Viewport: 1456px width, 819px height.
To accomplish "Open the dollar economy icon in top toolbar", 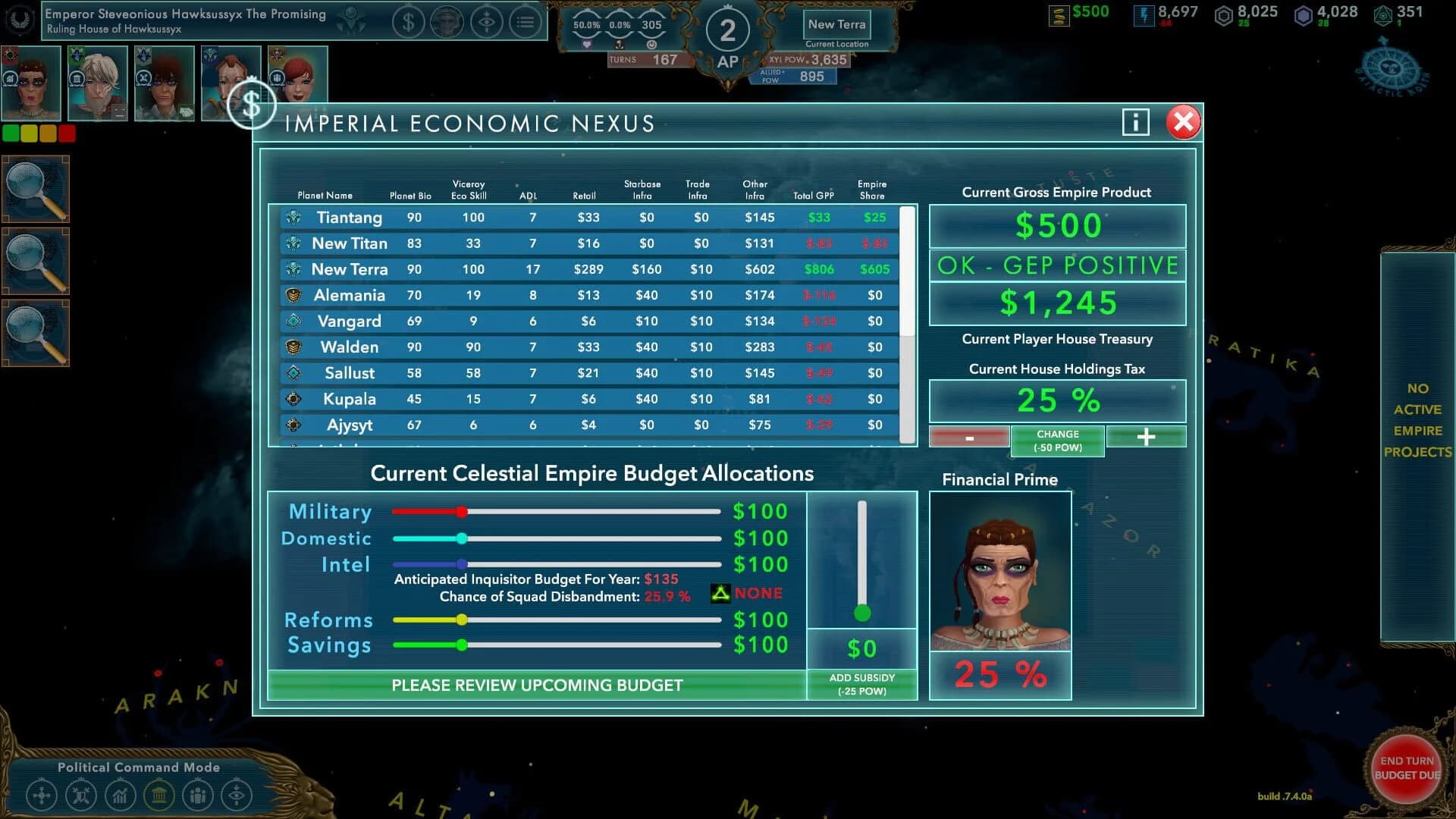I will tap(409, 21).
